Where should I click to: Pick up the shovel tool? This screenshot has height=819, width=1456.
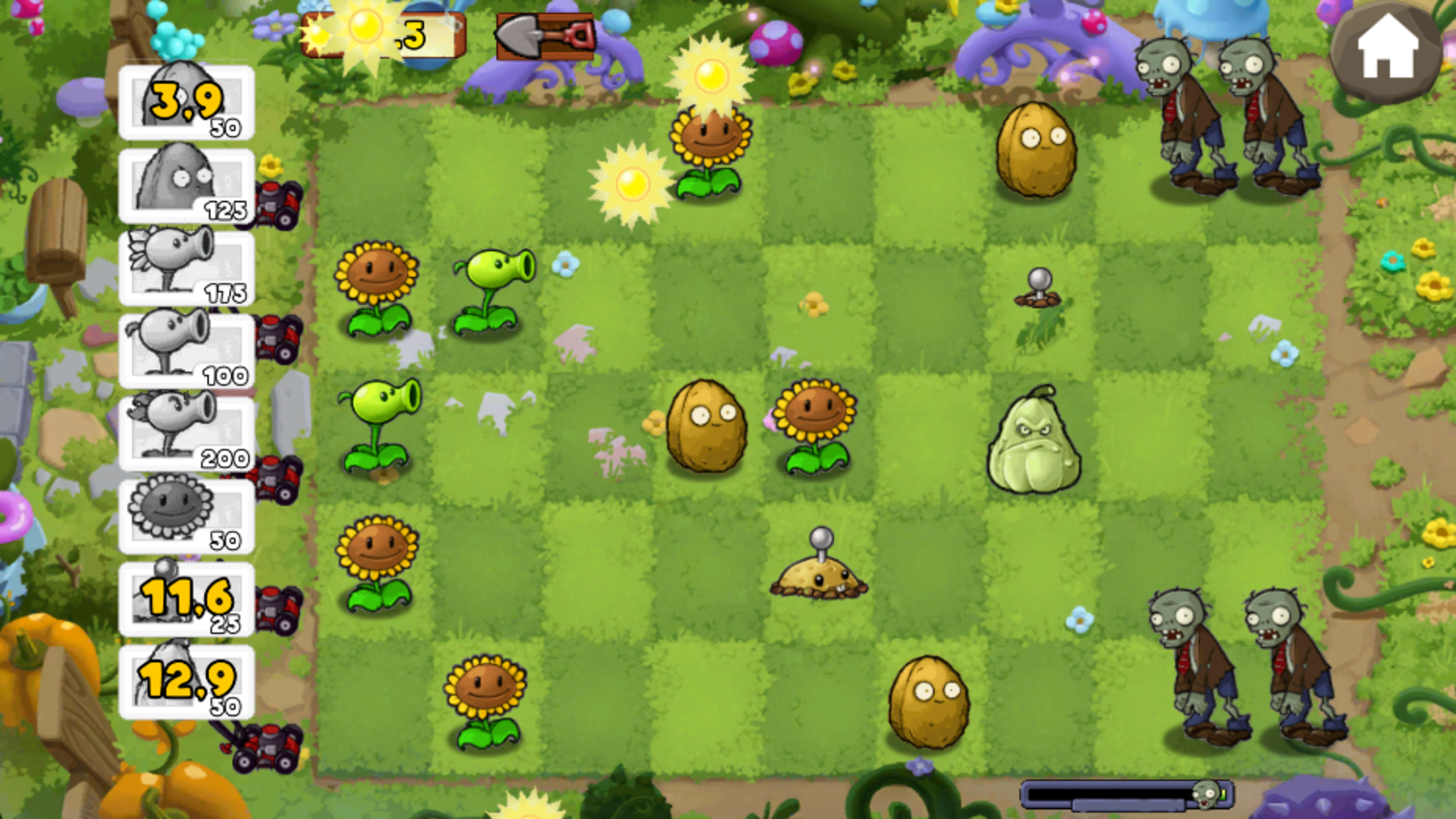[x=546, y=34]
